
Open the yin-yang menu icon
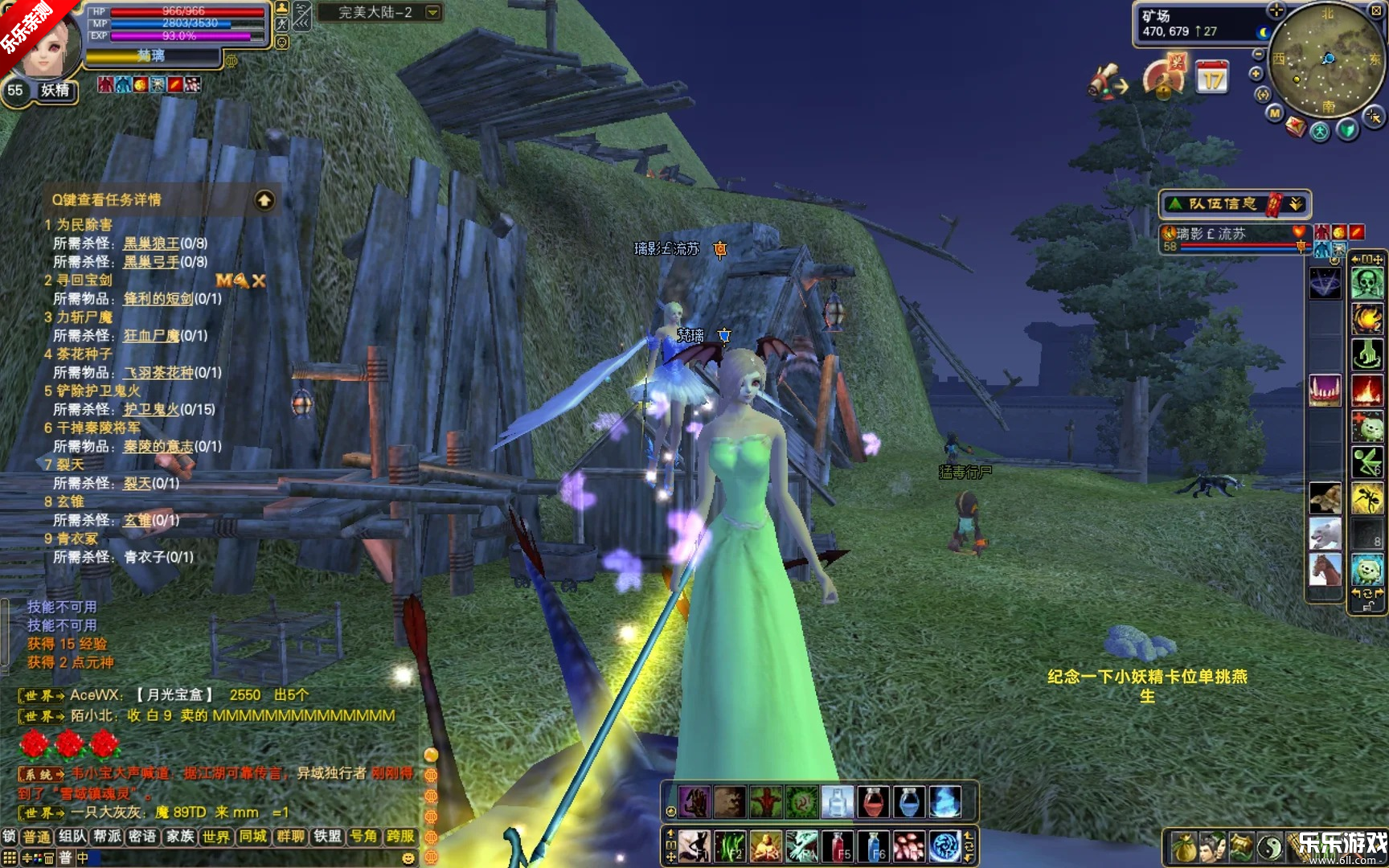coord(1270,847)
